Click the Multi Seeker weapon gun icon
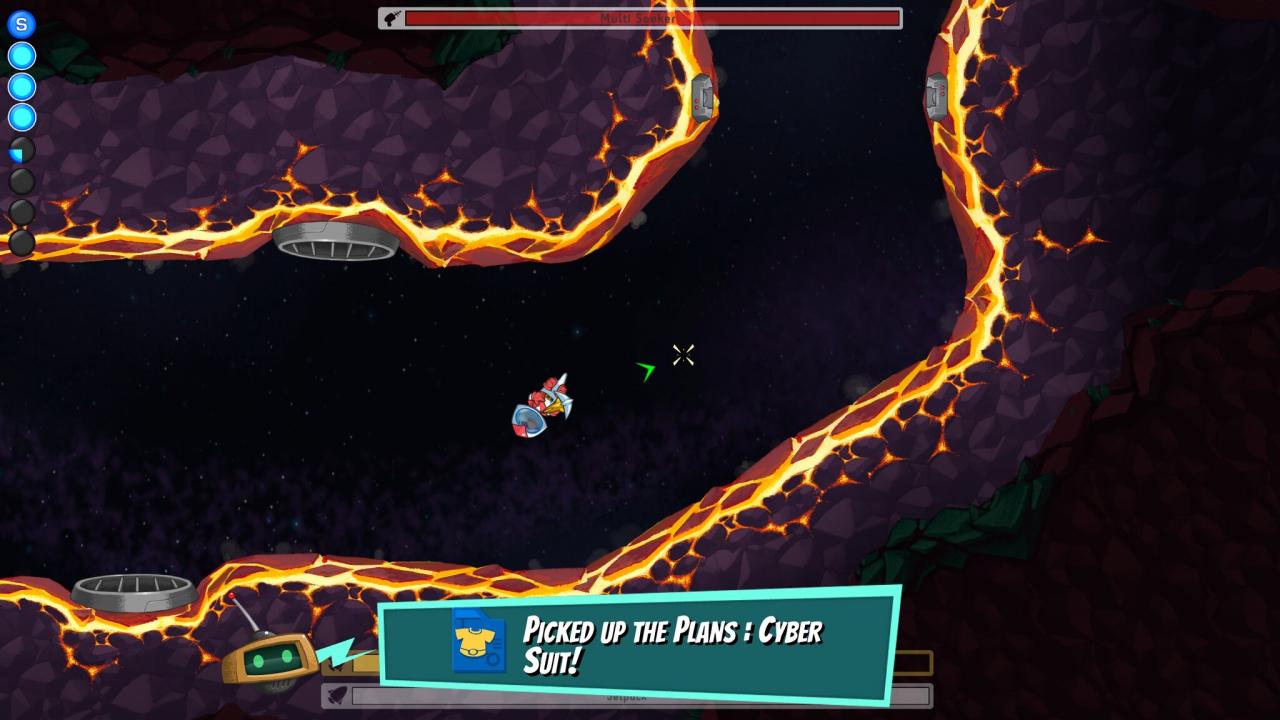This screenshot has width=1280, height=720. pyautogui.click(x=391, y=18)
